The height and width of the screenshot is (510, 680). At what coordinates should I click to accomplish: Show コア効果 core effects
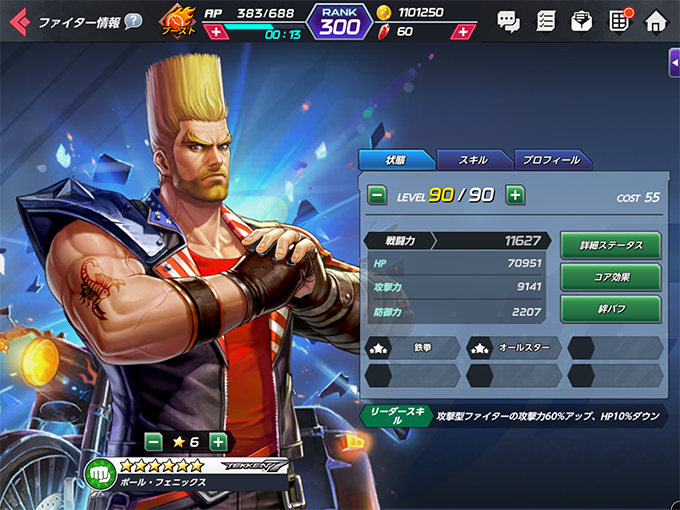pyautogui.click(x=609, y=277)
